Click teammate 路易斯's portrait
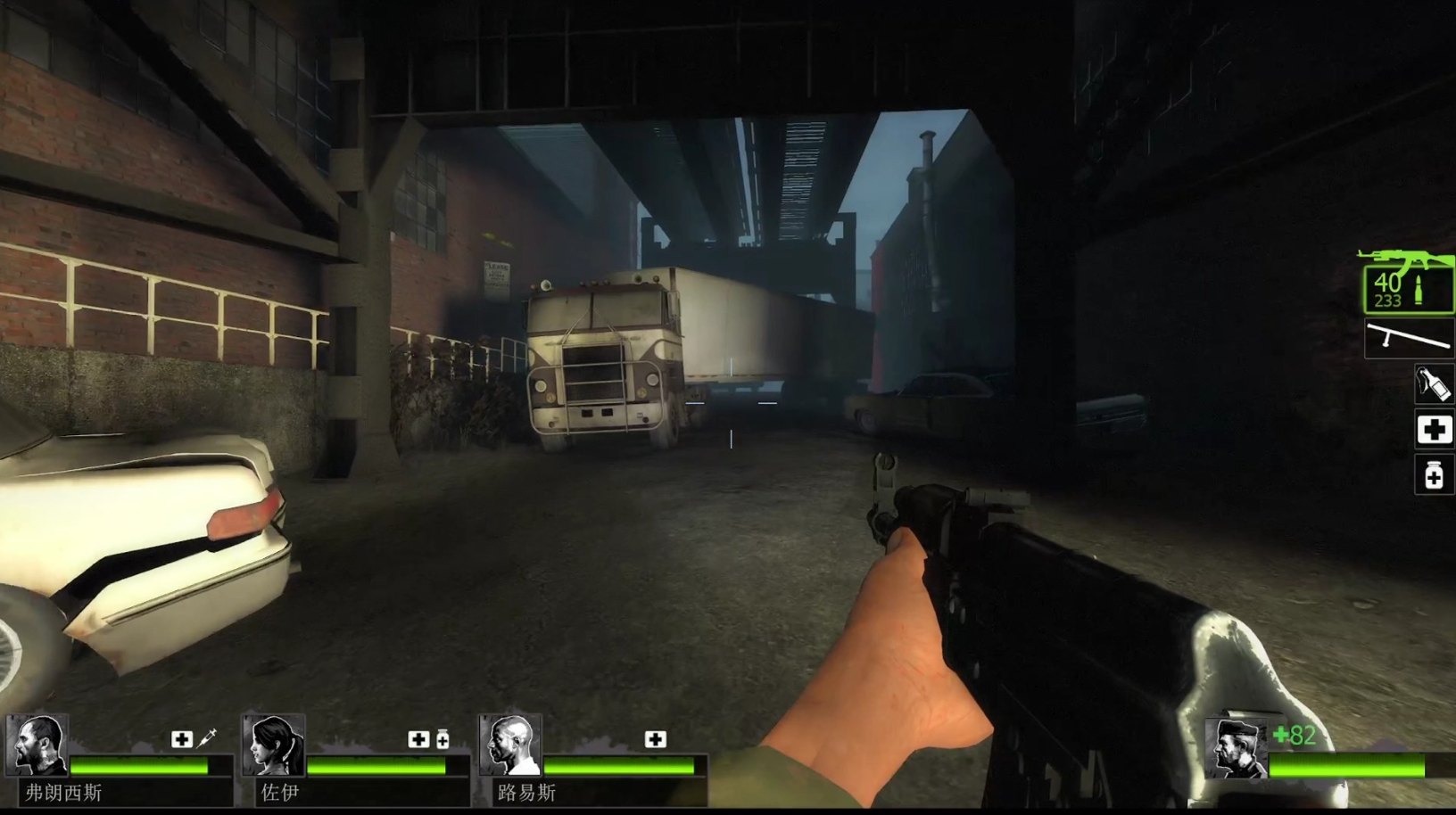This screenshot has width=1456, height=815. point(510,746)
